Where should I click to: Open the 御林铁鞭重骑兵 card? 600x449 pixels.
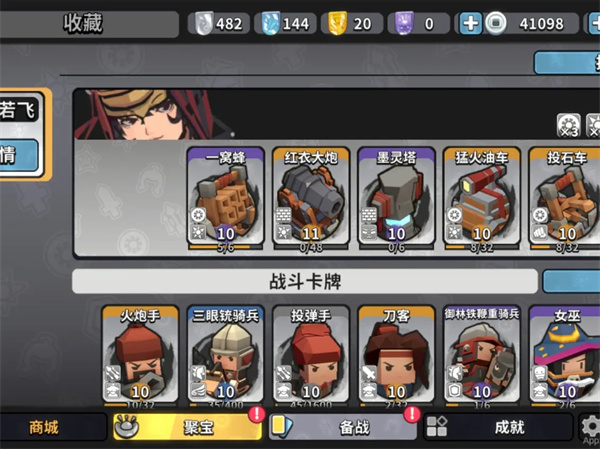click(x=482, y=355)
